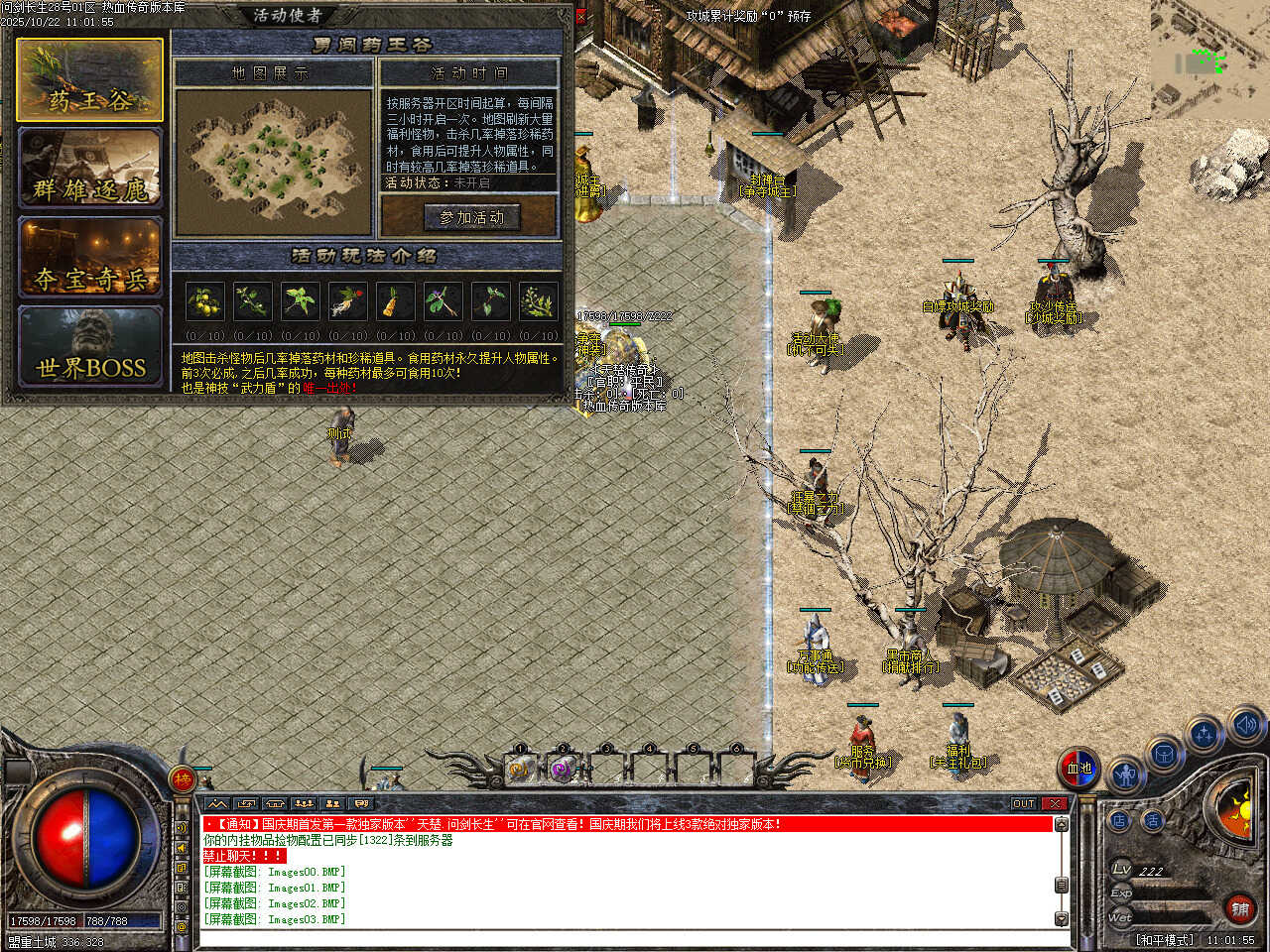Use the purple scroll in hotbar slot 2
This screenshot has height=952, width=1270.
click(562, 769)
